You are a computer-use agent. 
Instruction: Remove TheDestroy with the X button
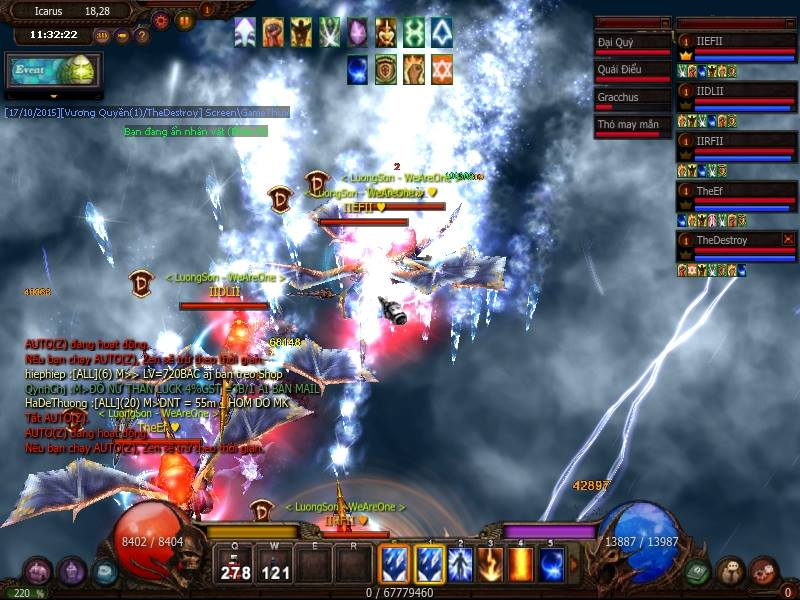click(788, 239)
